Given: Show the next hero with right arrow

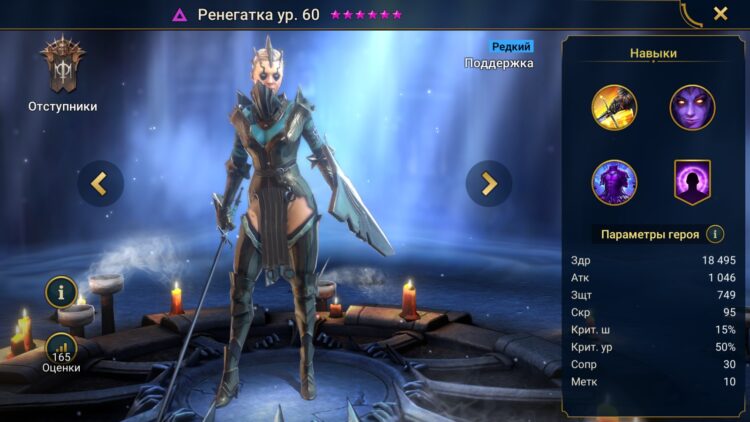Looking at the screenshot, I should coord(489,183).
